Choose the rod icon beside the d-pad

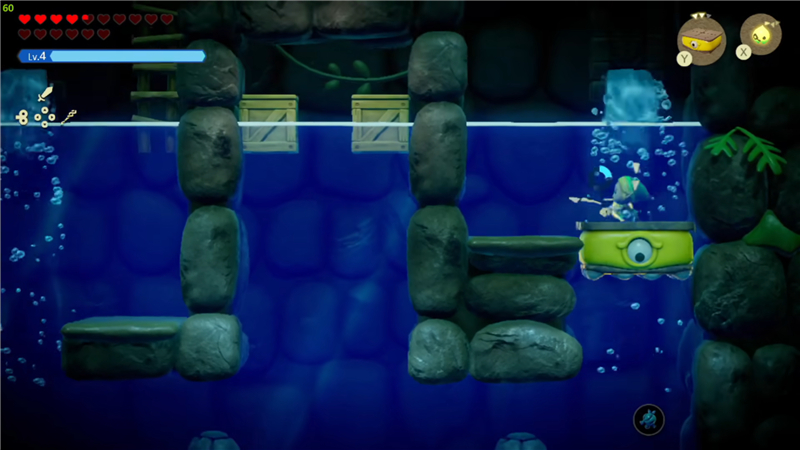coord(69,117)
